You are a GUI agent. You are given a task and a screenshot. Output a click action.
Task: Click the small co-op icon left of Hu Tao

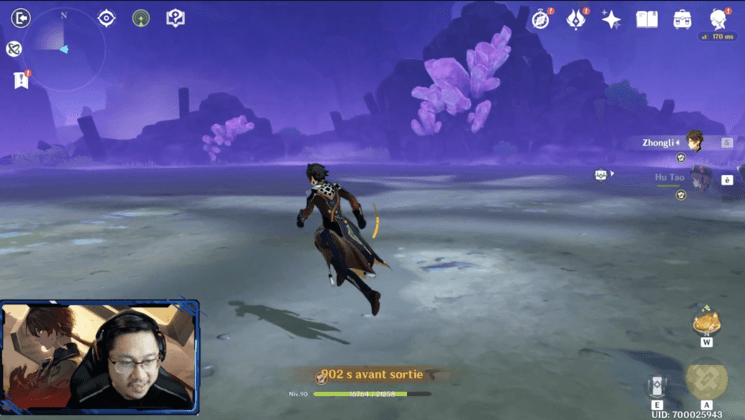(601, 175)
